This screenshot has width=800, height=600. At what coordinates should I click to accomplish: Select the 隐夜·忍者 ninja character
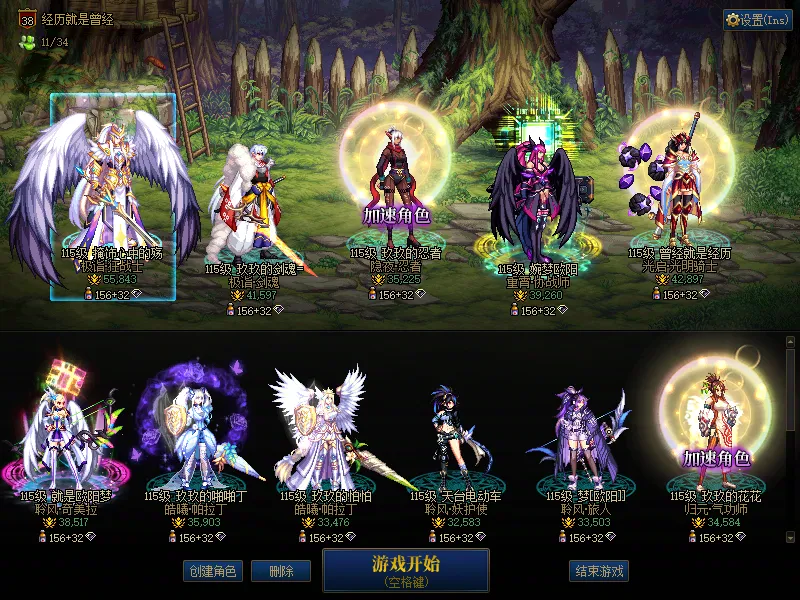point(396,200)
